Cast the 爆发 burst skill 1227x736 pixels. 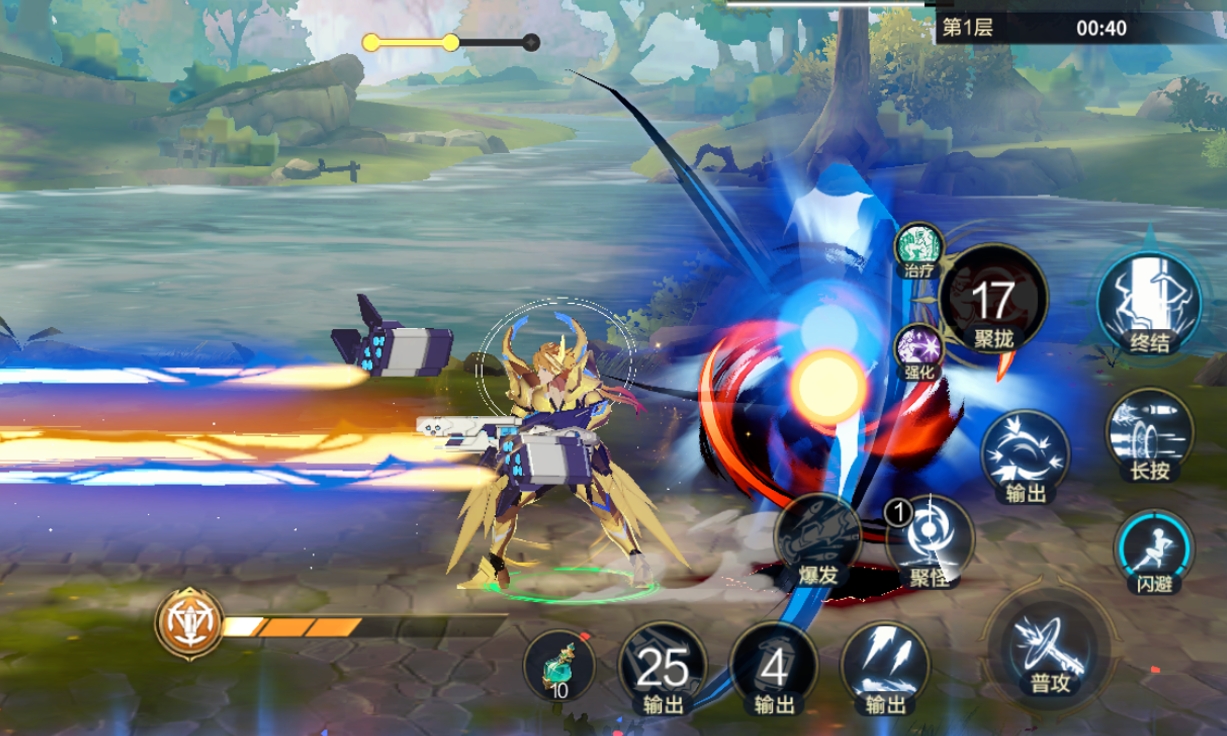click(817, 543)
